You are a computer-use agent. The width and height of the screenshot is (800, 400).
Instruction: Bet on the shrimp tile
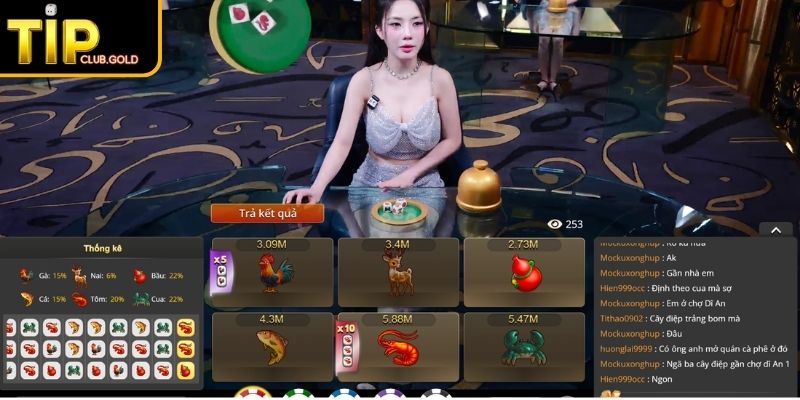point(397,346)
